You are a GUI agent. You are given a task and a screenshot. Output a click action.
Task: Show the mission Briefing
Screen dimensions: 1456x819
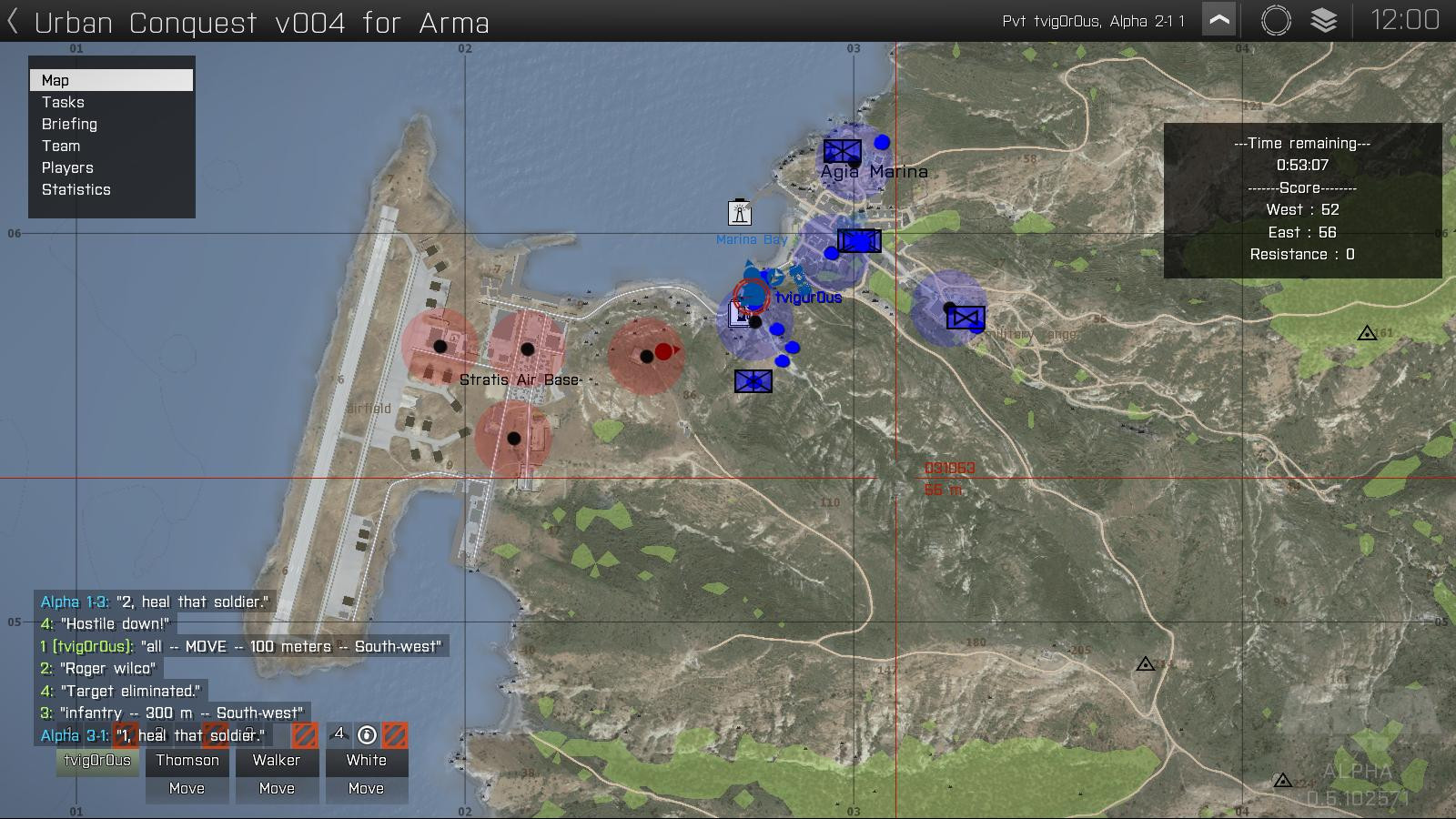[x=69, y=124]
